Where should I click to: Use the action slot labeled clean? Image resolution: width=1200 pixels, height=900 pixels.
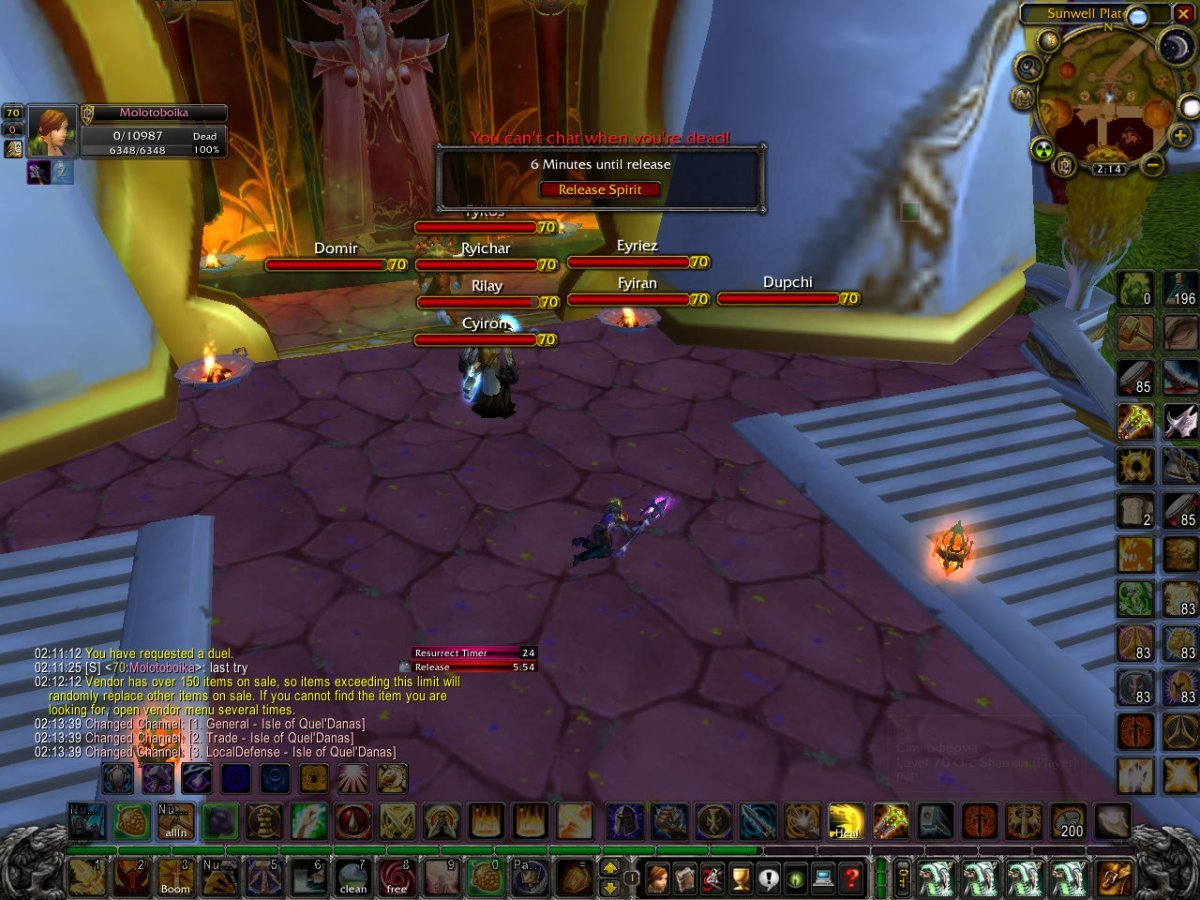point(353,877)
